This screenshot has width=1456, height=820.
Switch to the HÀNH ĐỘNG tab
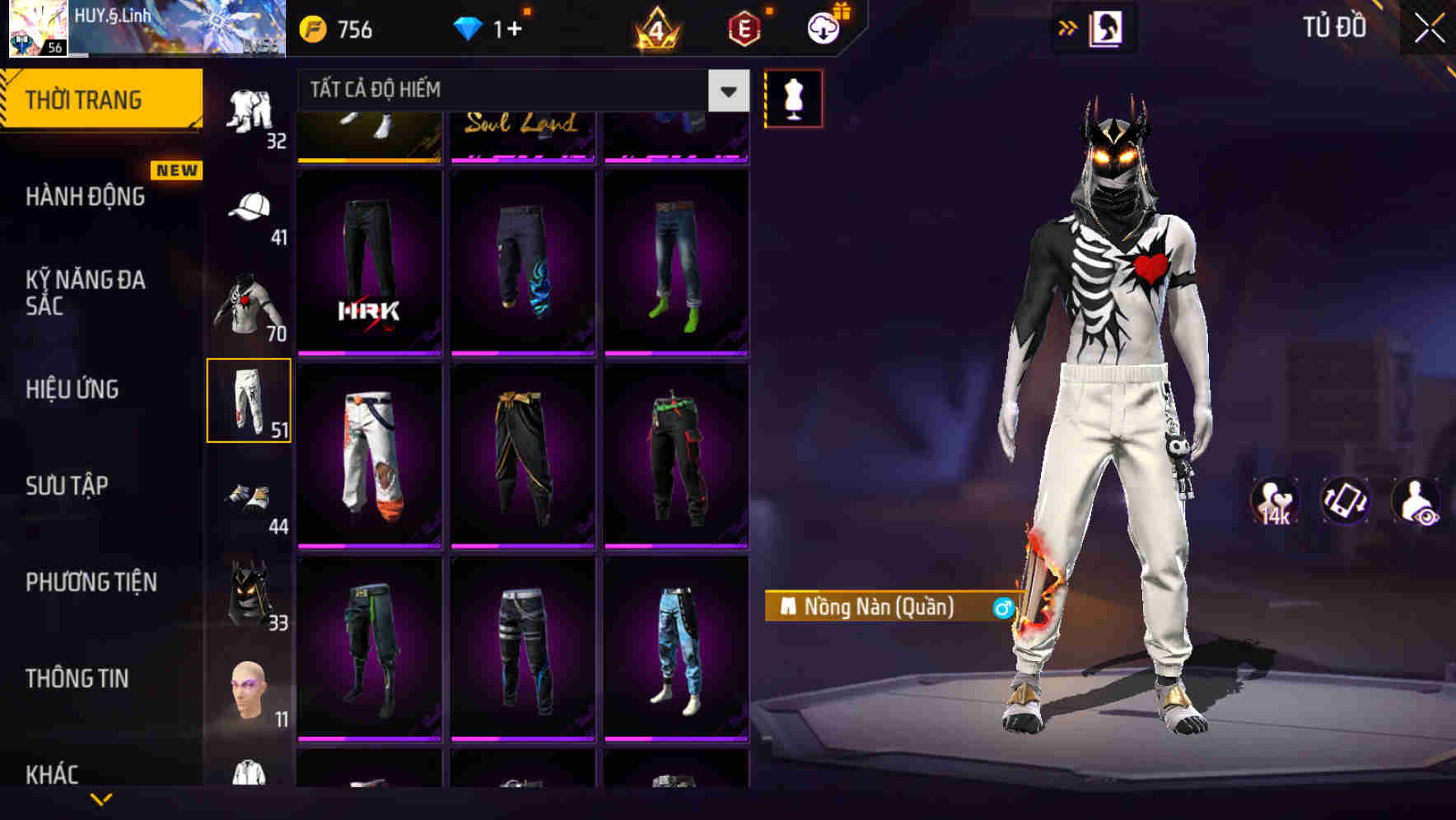[x=86, y=196]
